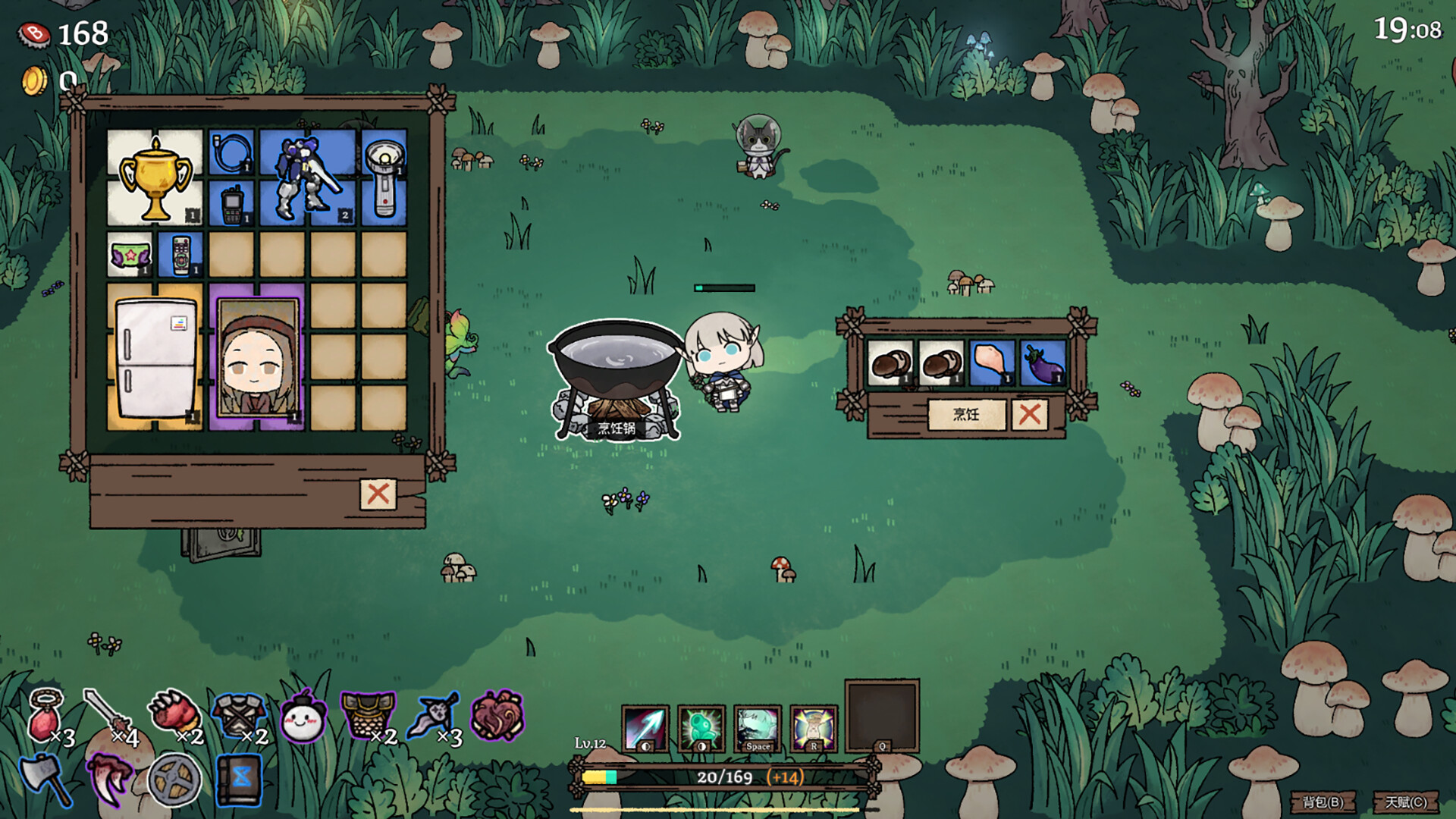The height and width of the screenshot is (819, 1456).
Task: Cancel cooking with the red X
Action: pyautogui.click(x=1031, y=415)
